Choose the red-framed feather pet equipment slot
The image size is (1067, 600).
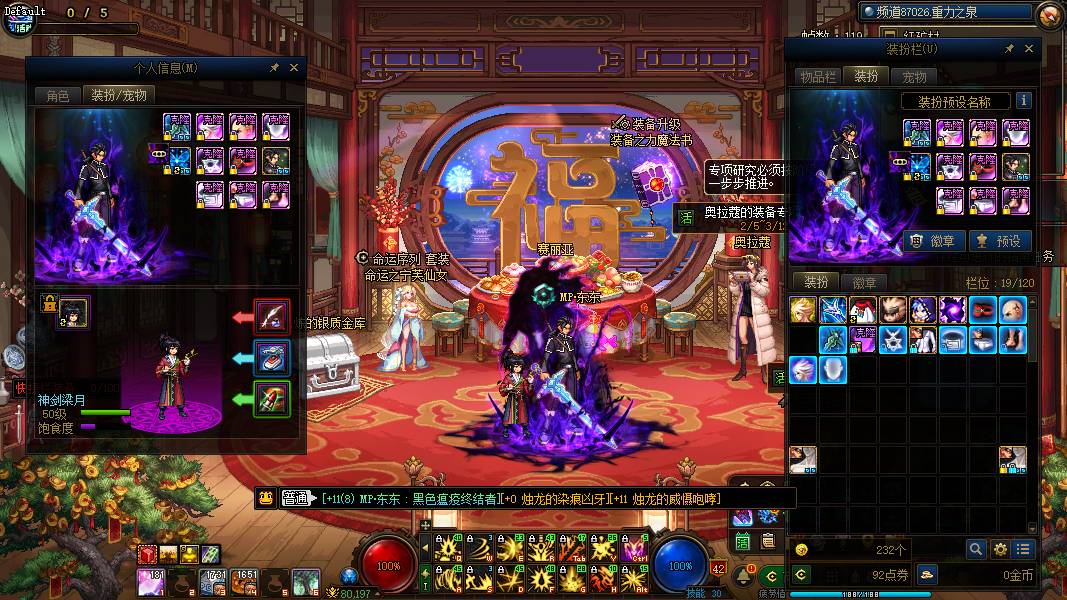click(x=271, y=317)
